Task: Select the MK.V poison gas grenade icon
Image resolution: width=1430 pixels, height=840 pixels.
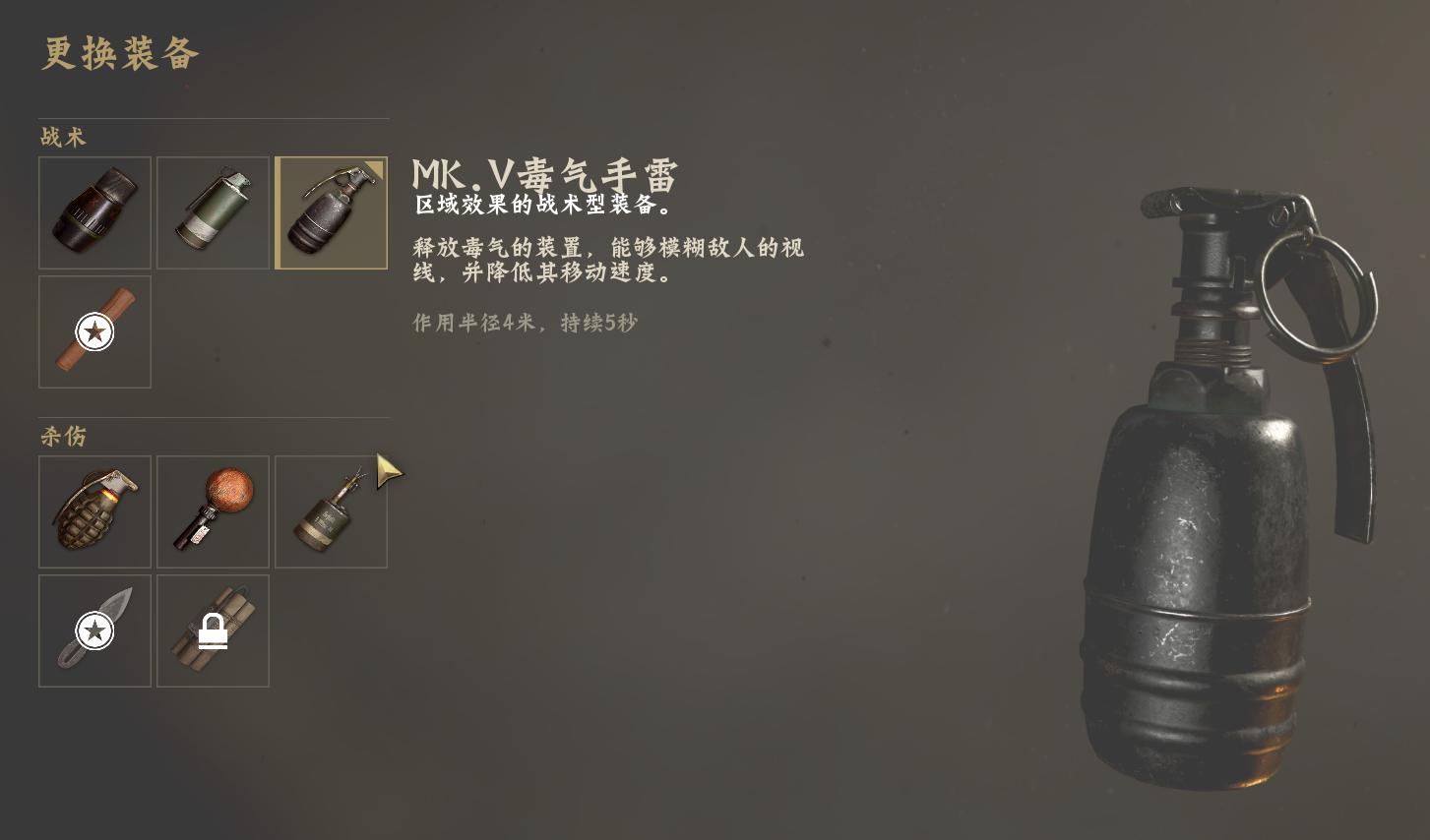Action: pos(331,212)
